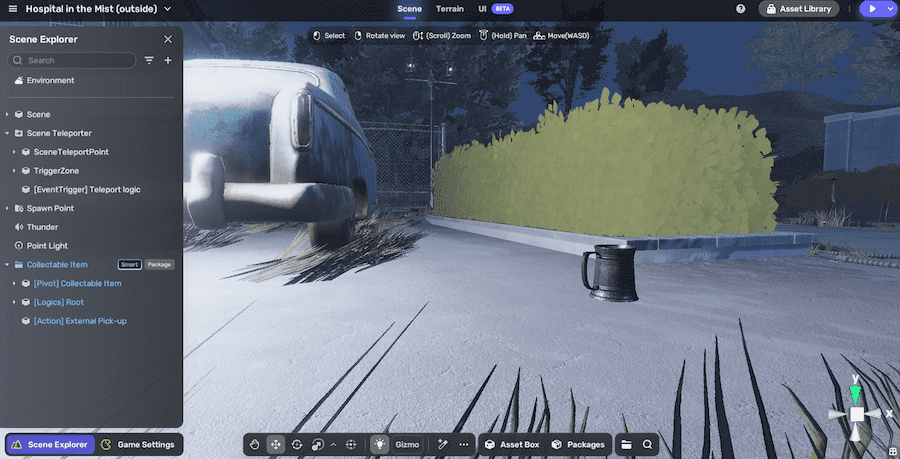Viewport: 900px width, 459px height.
Task: Open the Asset Box
Action: [511, 445]
